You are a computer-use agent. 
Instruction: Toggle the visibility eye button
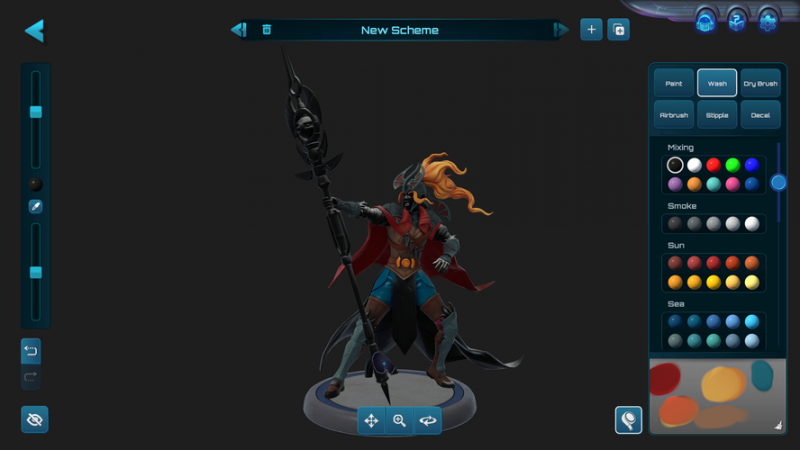pyautogui.click(x=34, y=420)
